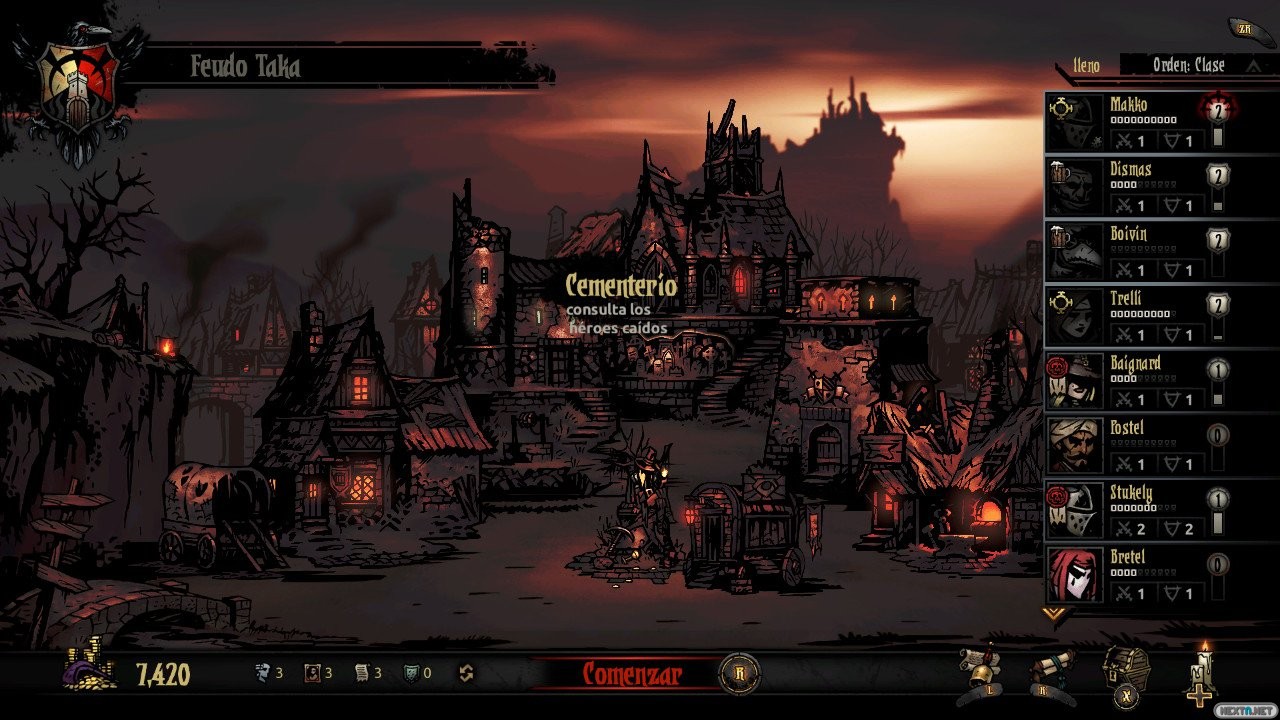Choose Boivin from the roster list

tap(1130, 251)
